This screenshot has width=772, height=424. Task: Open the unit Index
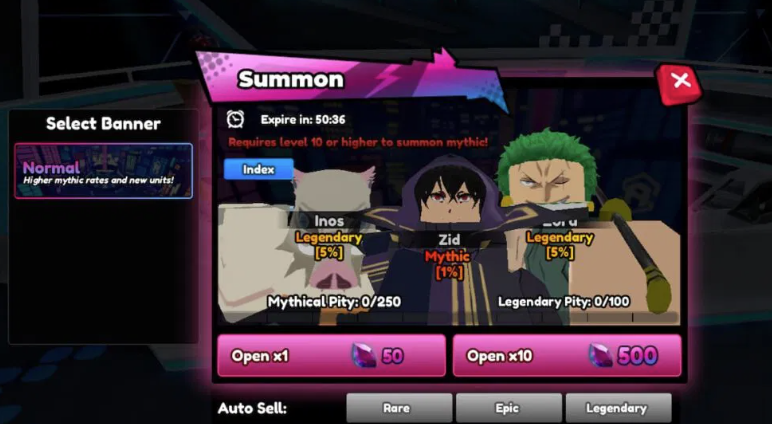[x=258, y=169]
